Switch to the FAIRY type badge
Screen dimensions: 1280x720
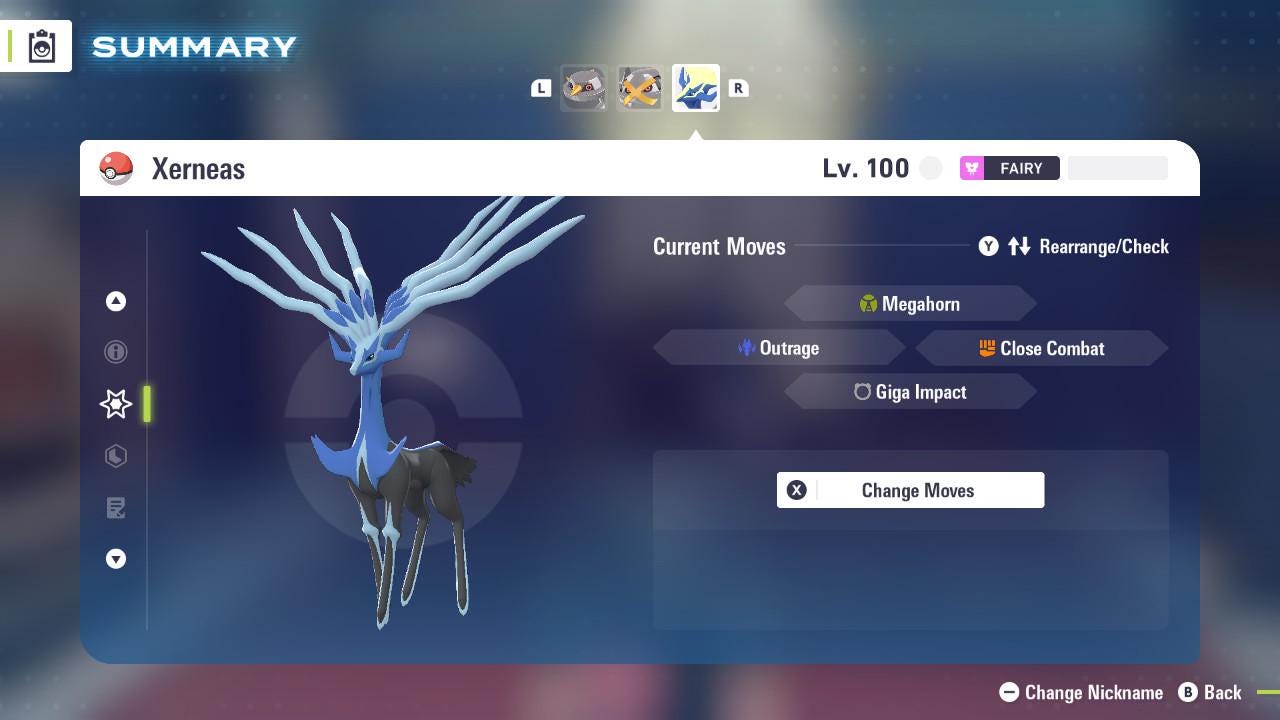(1010, 167)
